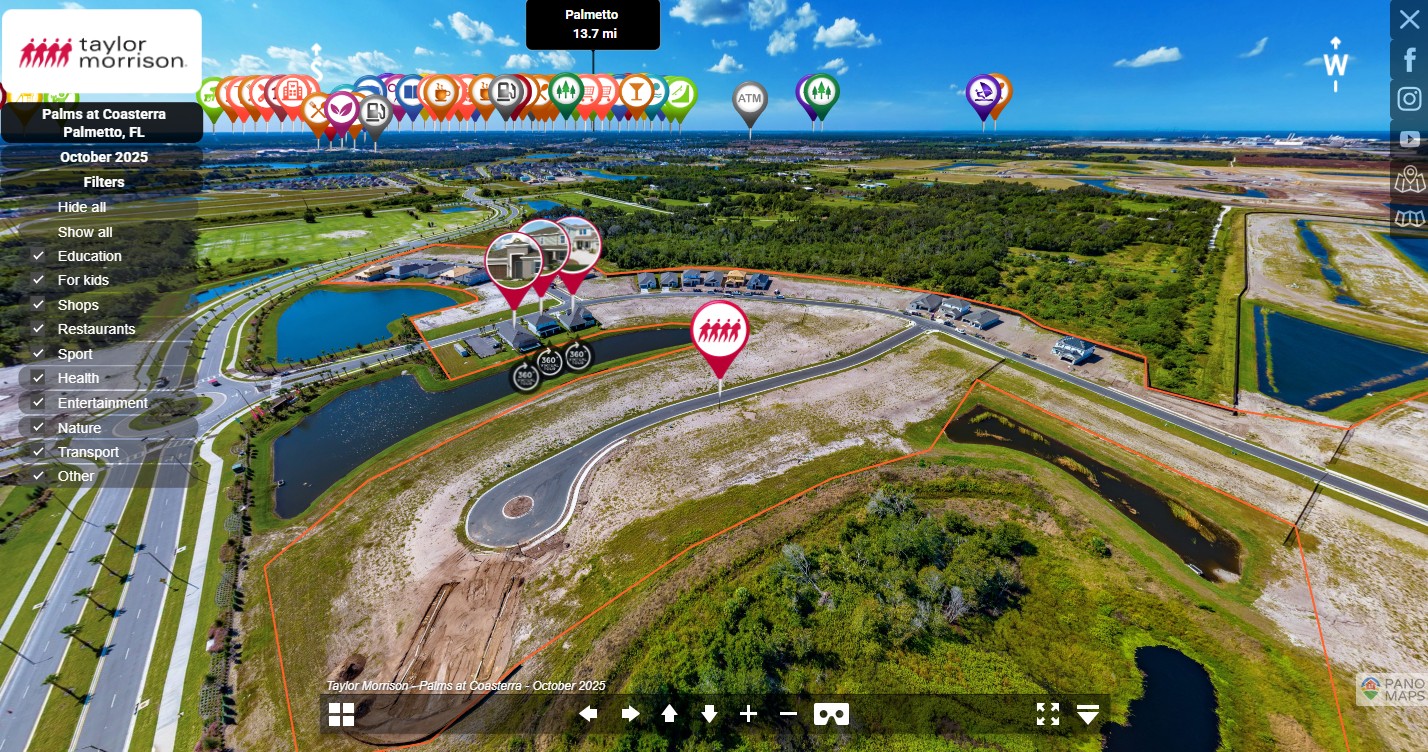Click the Taylor Morrison community pin
The width and height of the screenshot is (1428, 752).
tap(719, 331)
